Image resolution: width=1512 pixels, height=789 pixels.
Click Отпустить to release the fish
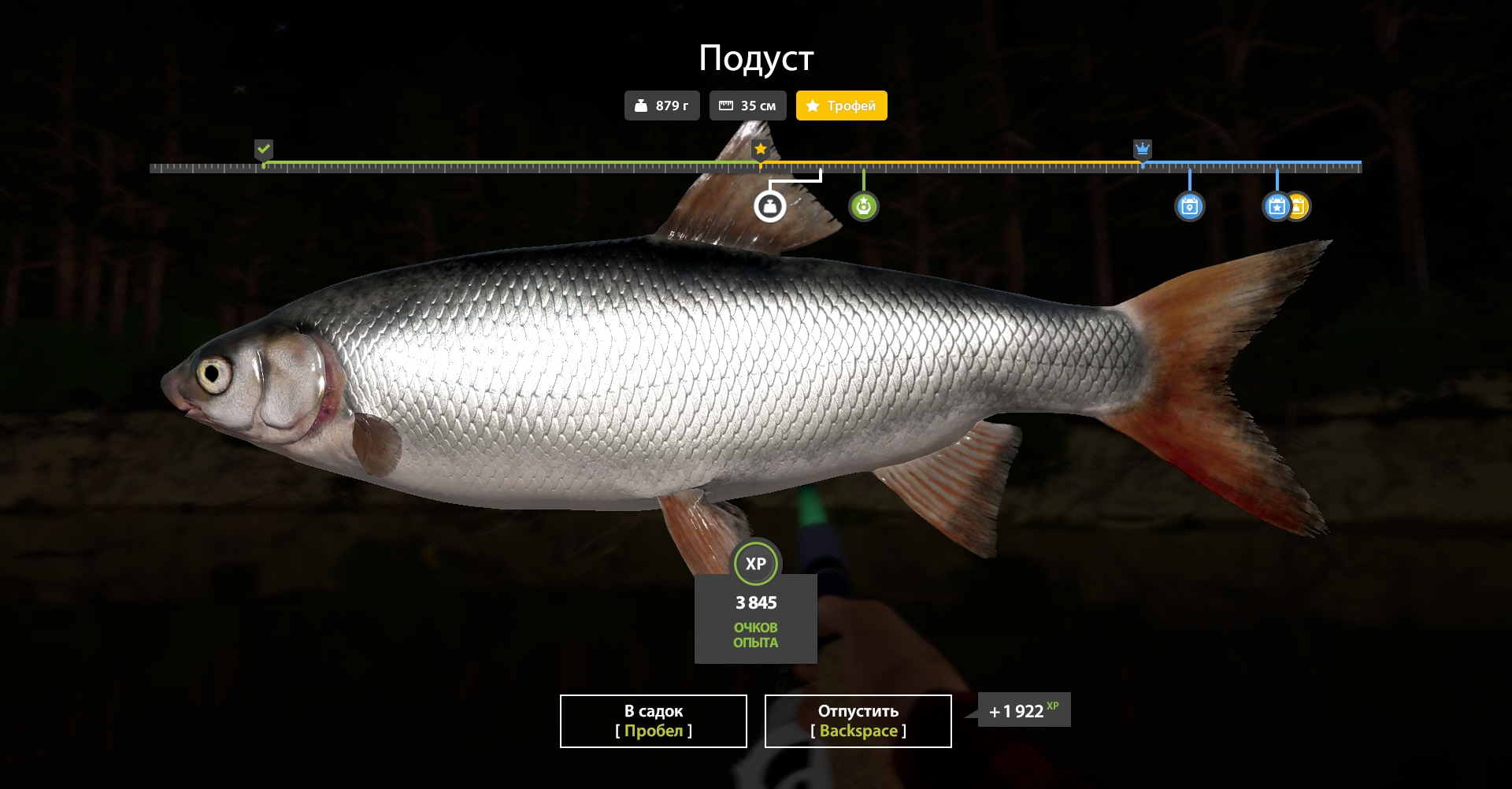[x=857, y=720]
